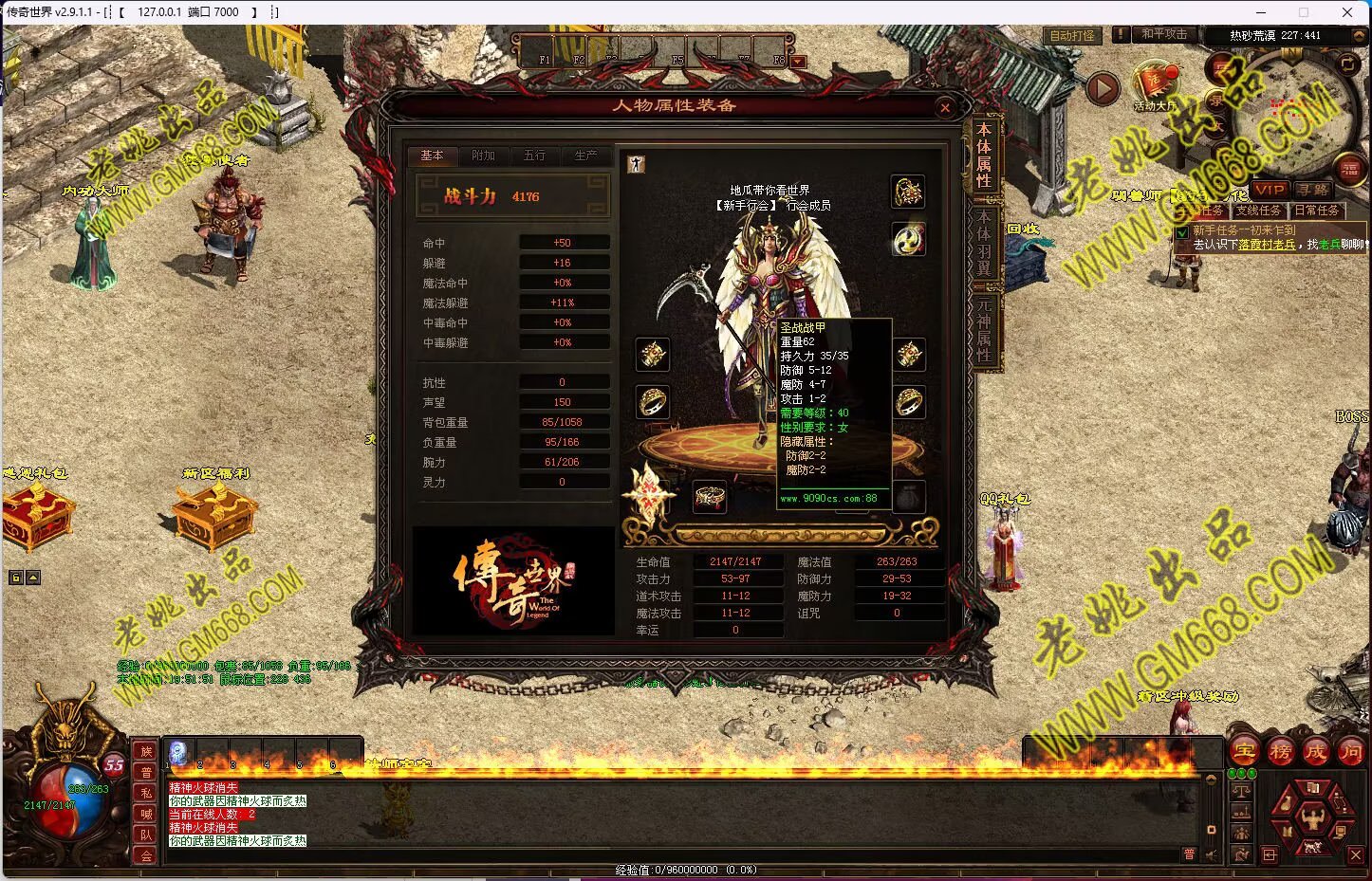Follow the 落霞村老兵 quest link
The width and height of the screenshot is (1372, 881).
[1266, 245]
